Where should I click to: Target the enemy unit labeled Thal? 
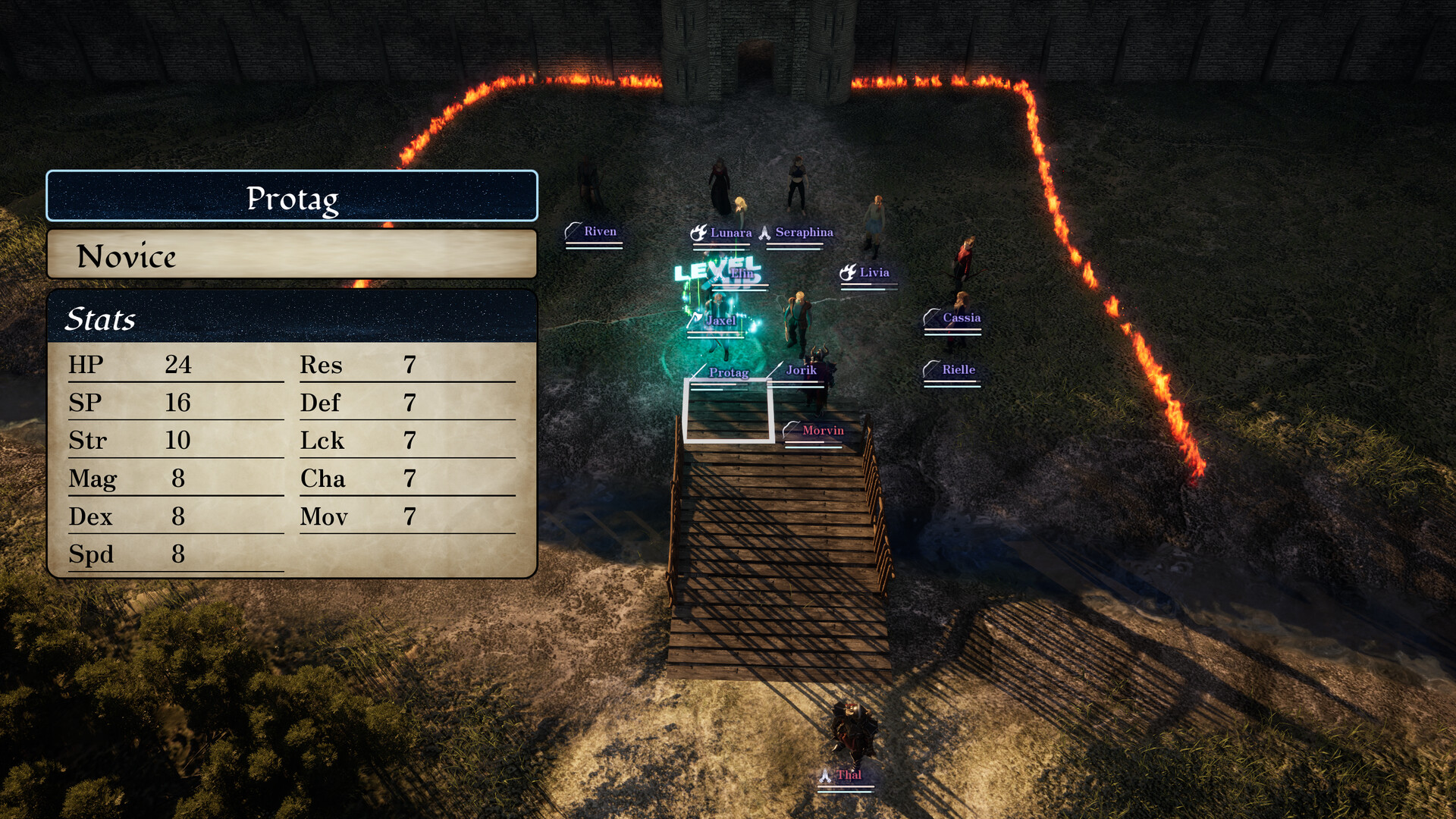click(849, 774)
